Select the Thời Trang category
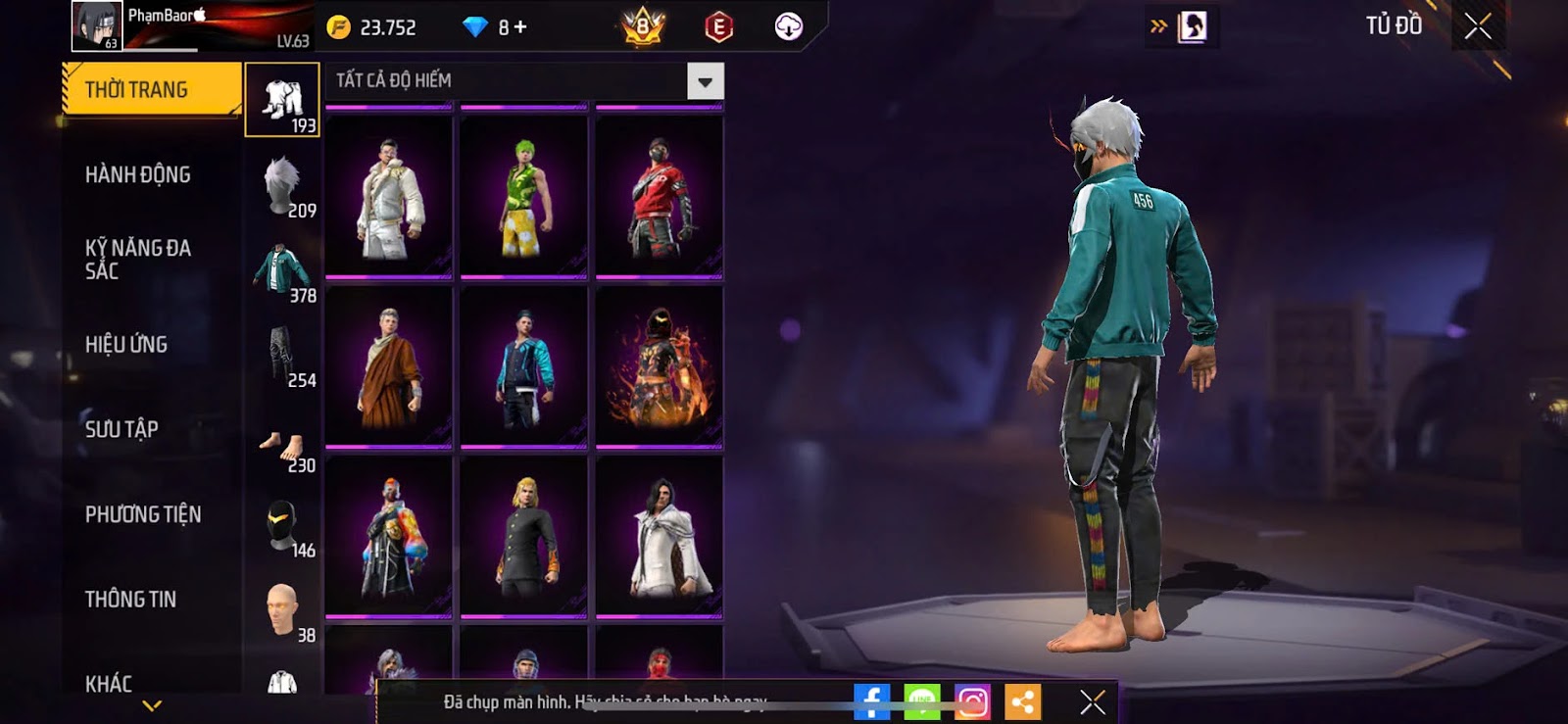 coord(150,90)
